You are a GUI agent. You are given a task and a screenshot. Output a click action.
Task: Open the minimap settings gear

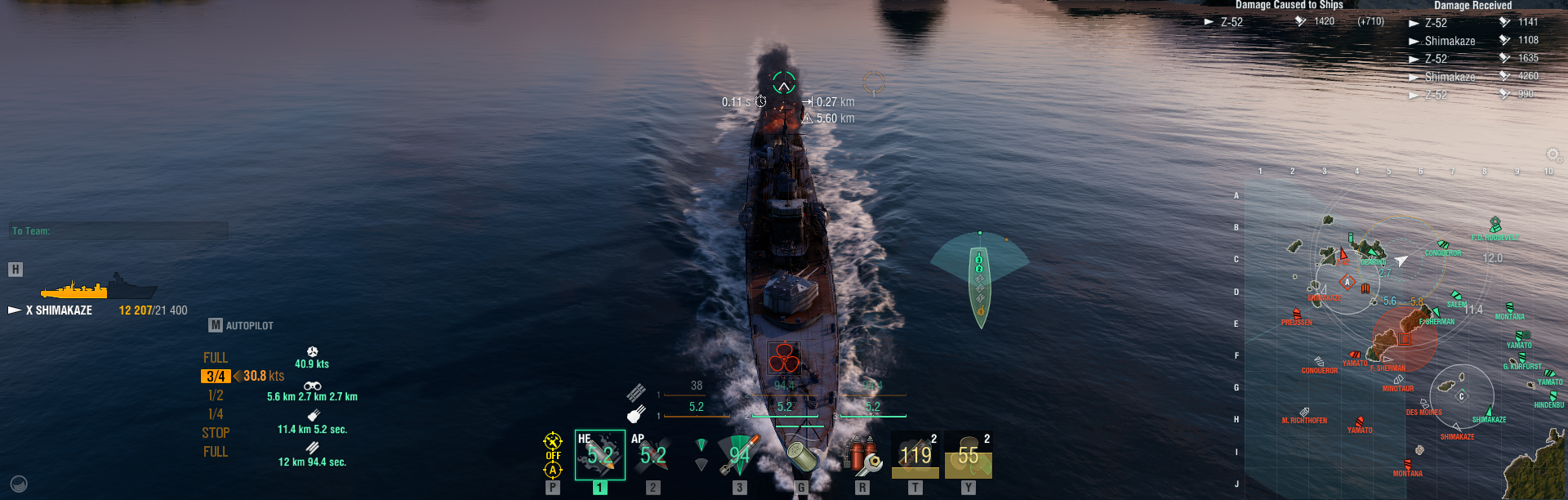[1553, 155]
